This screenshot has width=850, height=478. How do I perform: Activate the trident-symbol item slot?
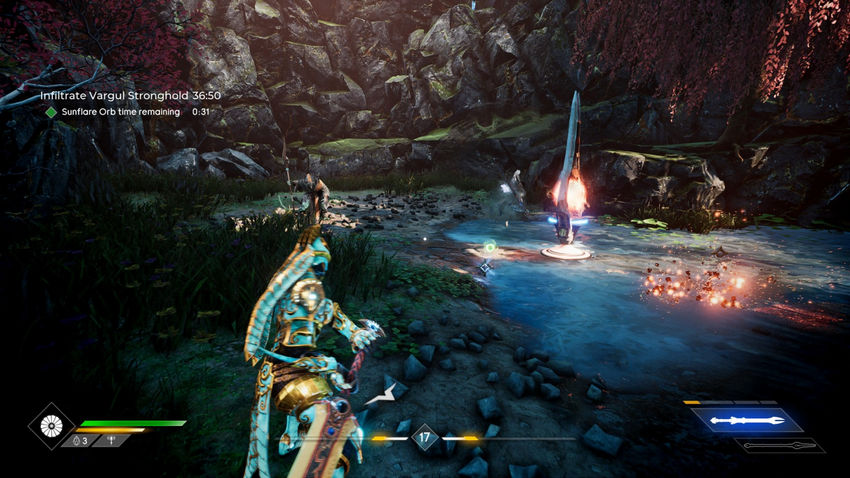111,440
